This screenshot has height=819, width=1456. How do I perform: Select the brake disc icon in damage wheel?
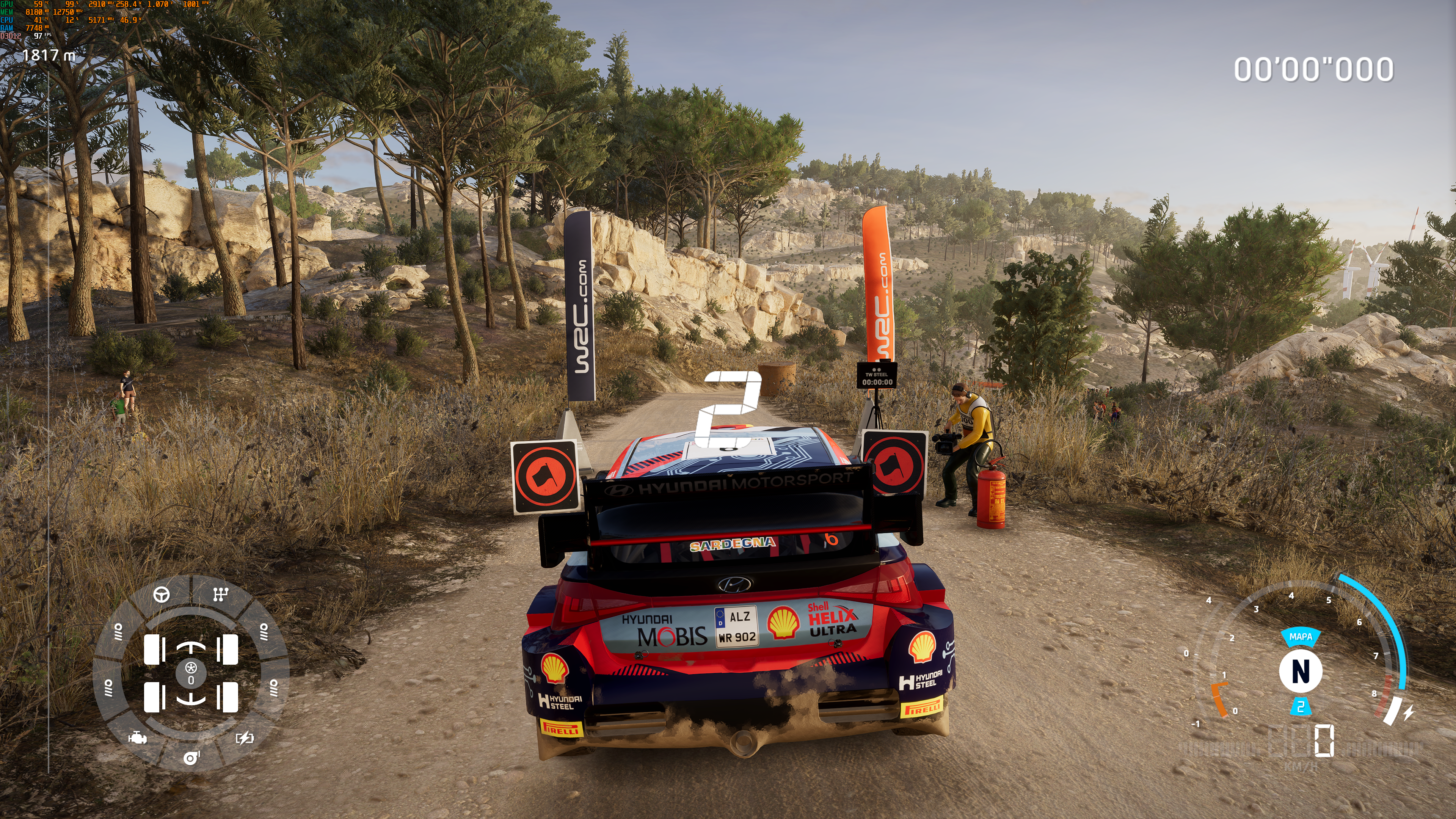[x=191, y=668]
